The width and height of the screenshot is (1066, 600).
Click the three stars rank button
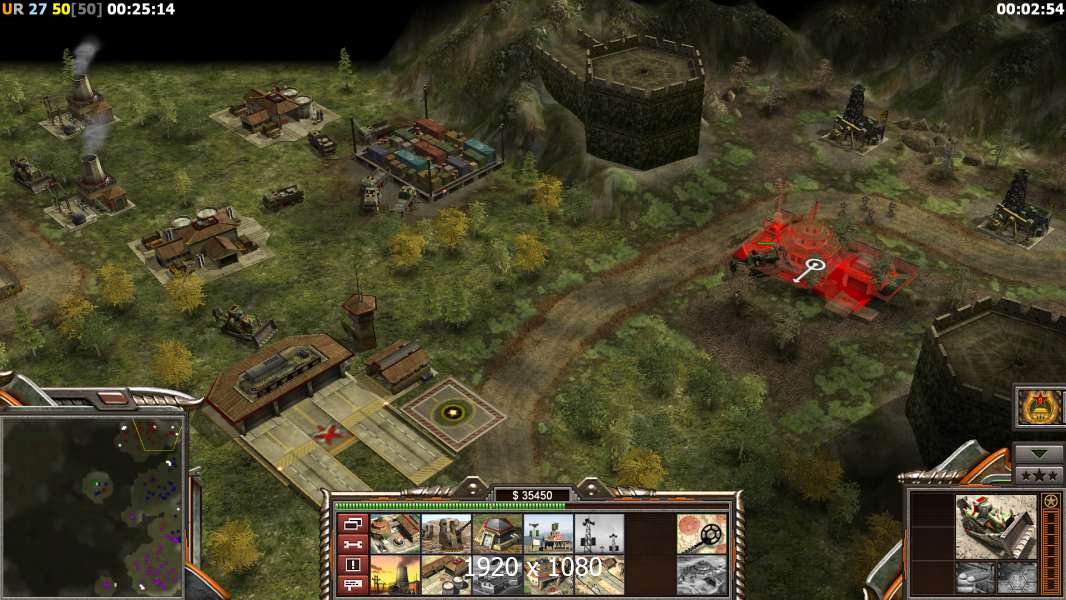click(x=1038, y=475)
